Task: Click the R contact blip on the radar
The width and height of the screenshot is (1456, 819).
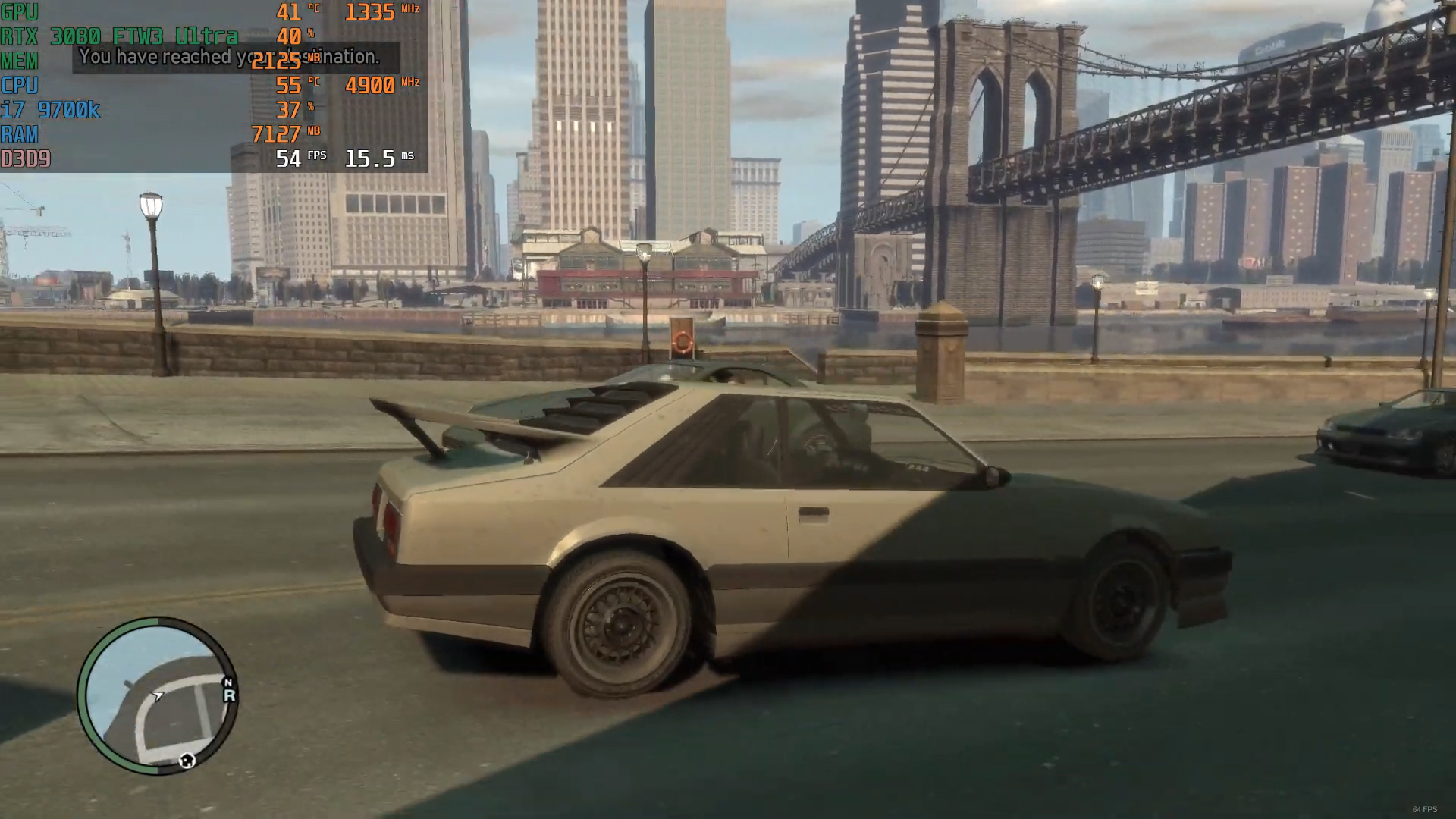Action: (x=229, y=695)
